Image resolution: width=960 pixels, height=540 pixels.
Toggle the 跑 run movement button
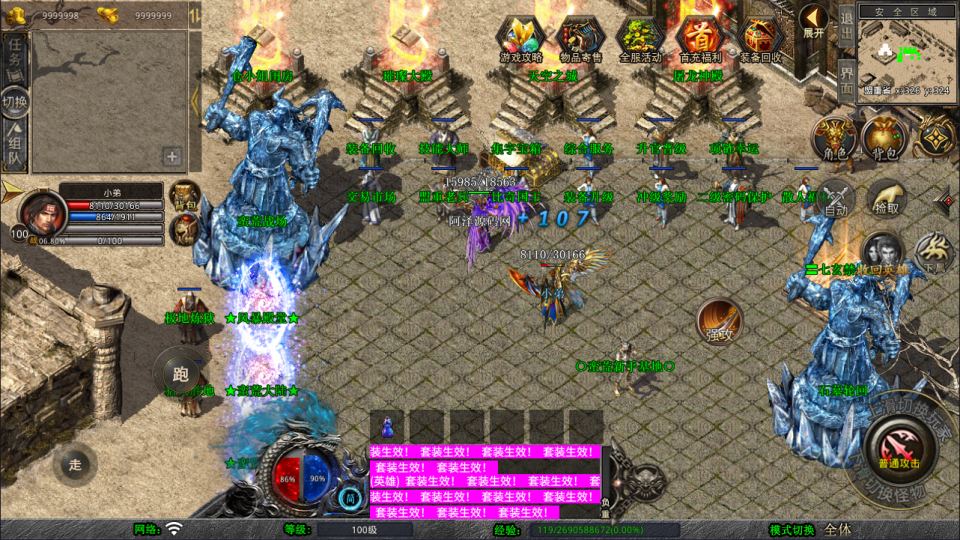(180, 375)
